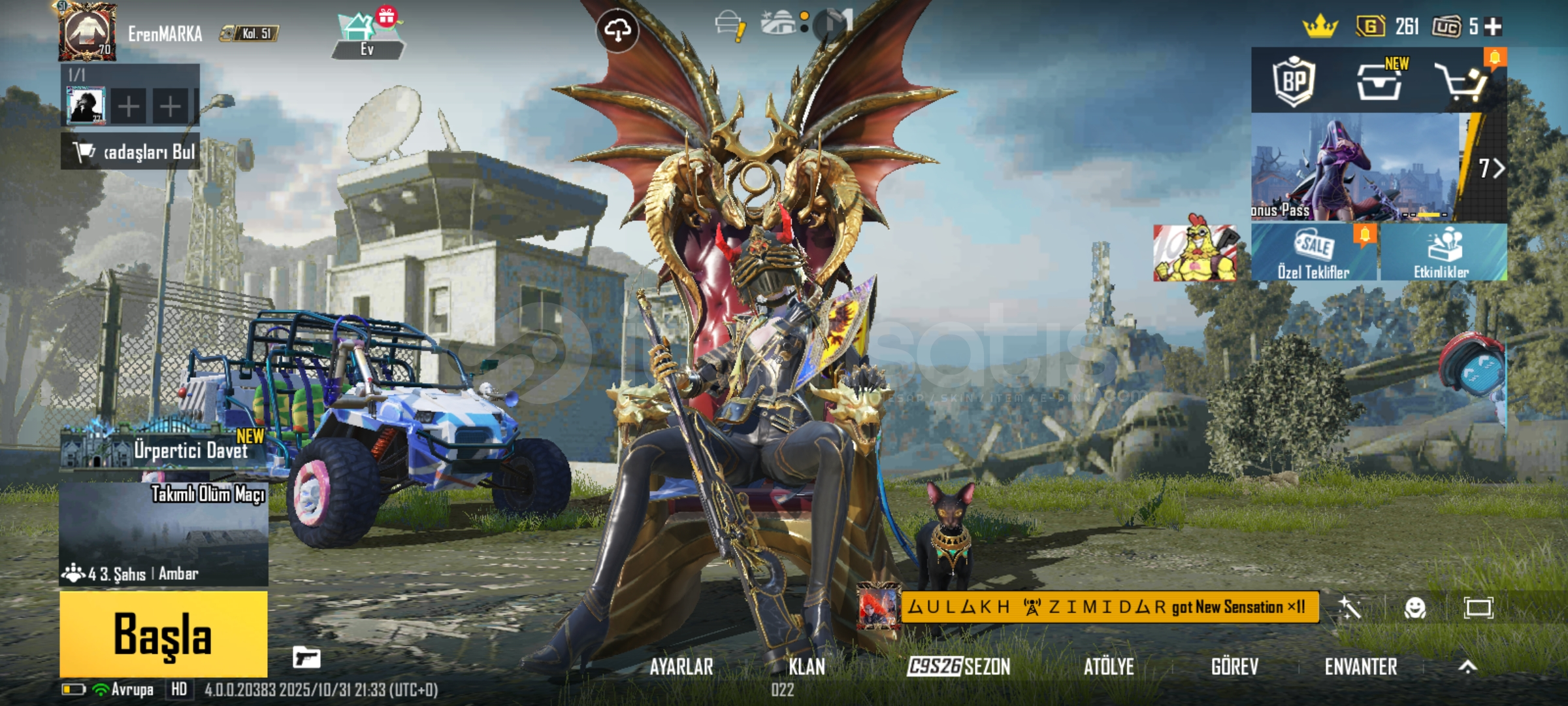The image size is (1568, 706).
Task: Open the Ürpertici Davet event banner
Action: [x=163, y=448]
